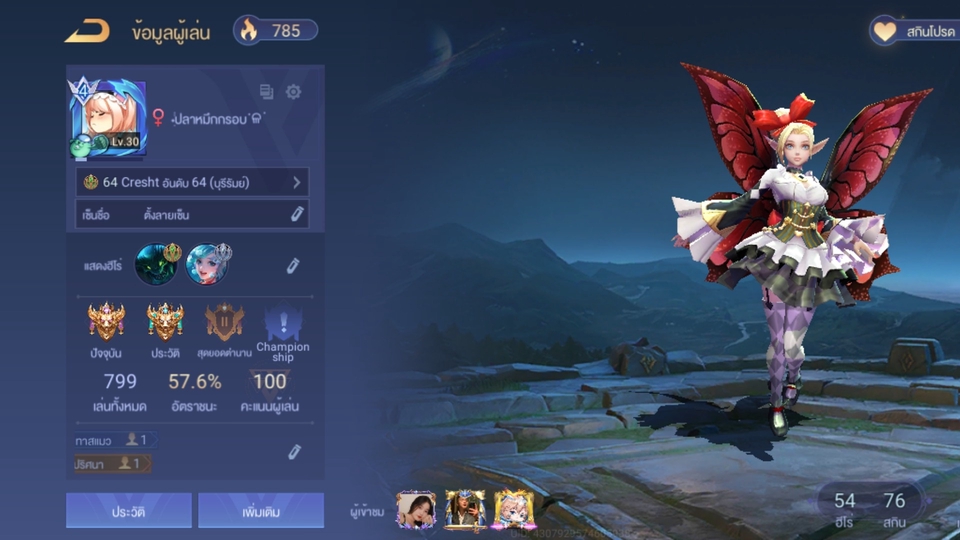Open the favorite skin button
Image resolution: width=960 pixels, height=540 pixels.
(912, 31)
